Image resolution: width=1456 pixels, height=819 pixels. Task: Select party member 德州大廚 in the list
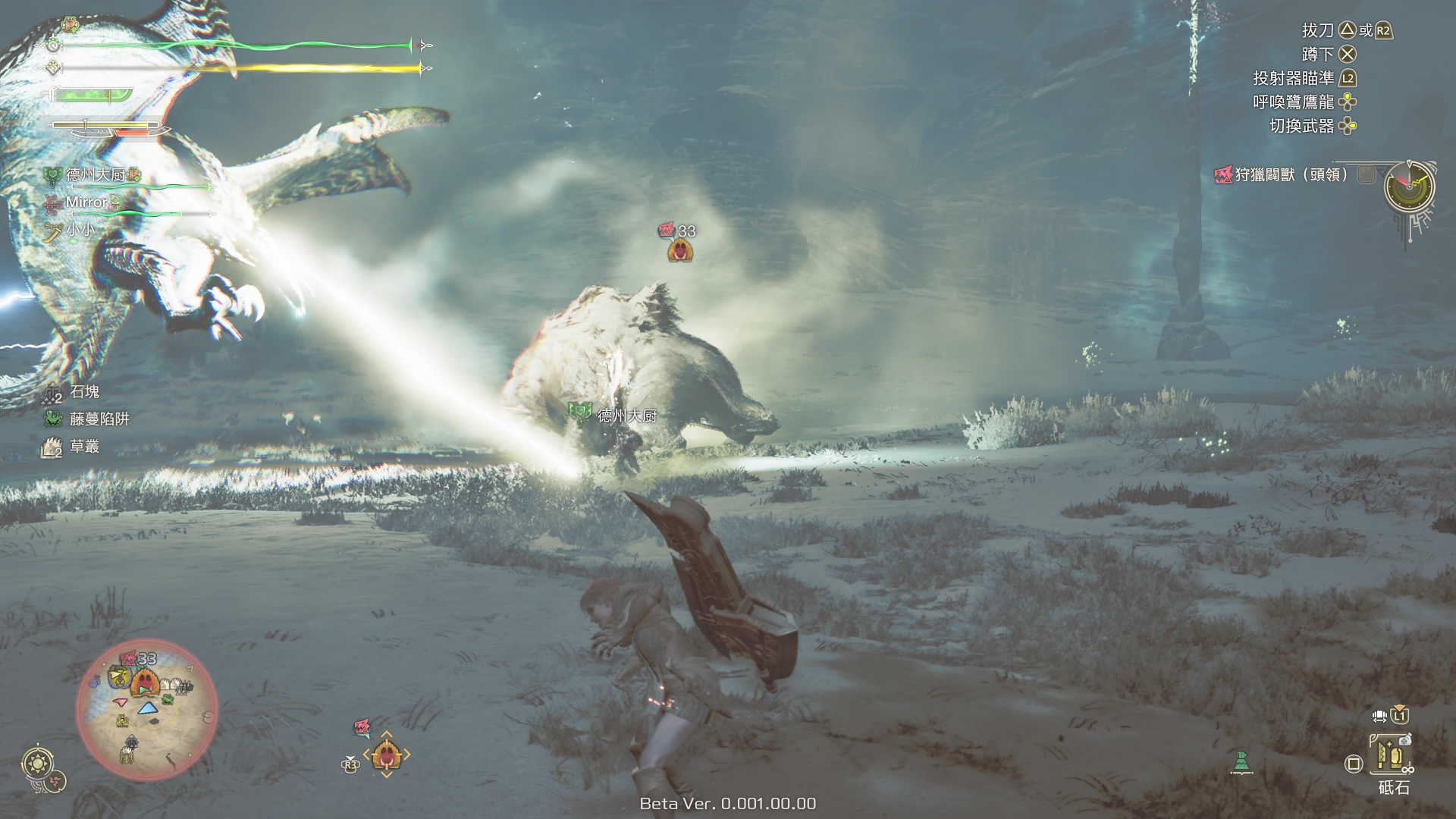coord(96,175)
